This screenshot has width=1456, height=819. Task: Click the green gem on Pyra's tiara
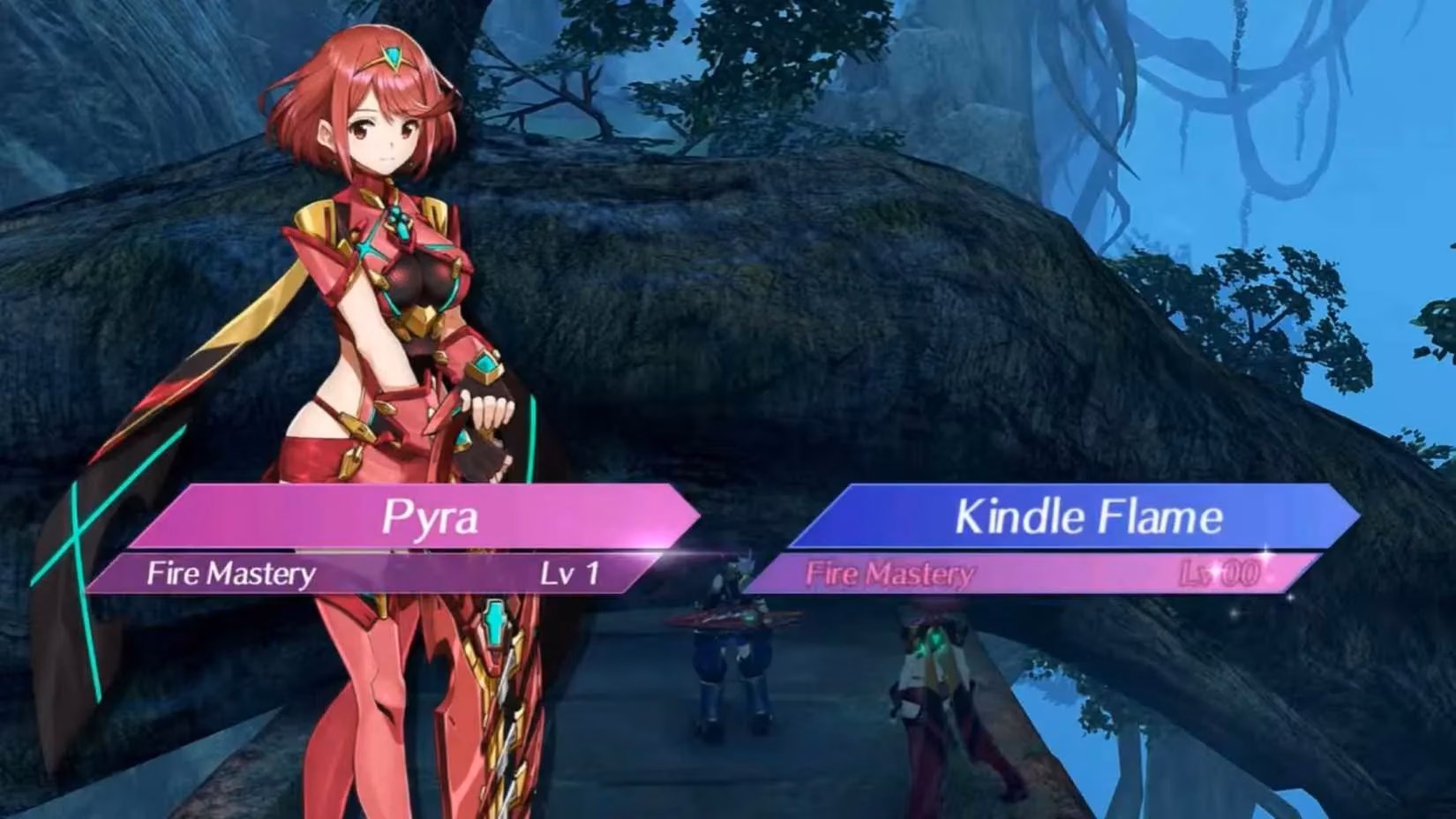[x=390, y=53]
